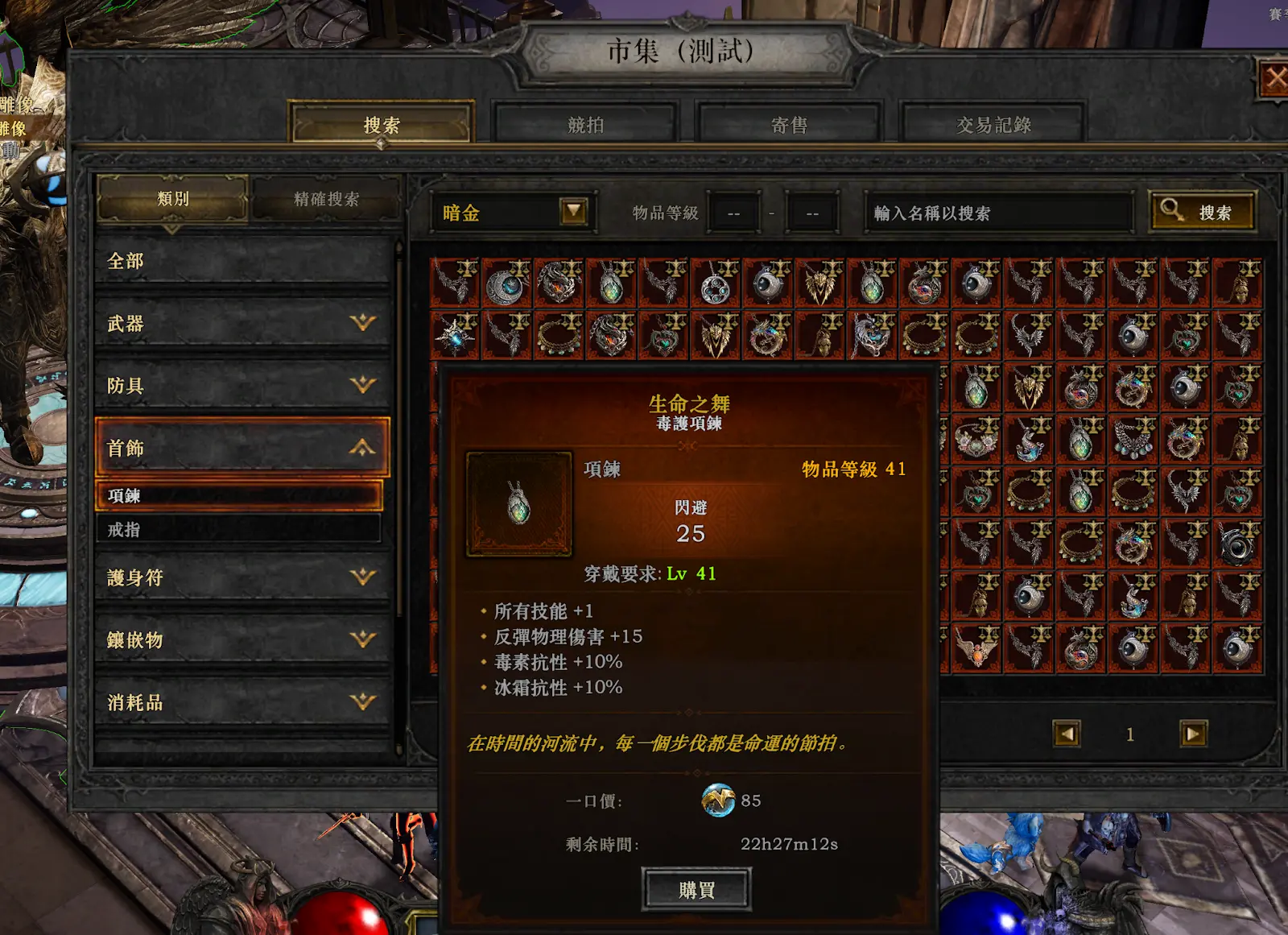This screenshot has height=935, width=1288.
Task: Switch to the 競拍 auction tab
Action: click(x=585, y=125)
